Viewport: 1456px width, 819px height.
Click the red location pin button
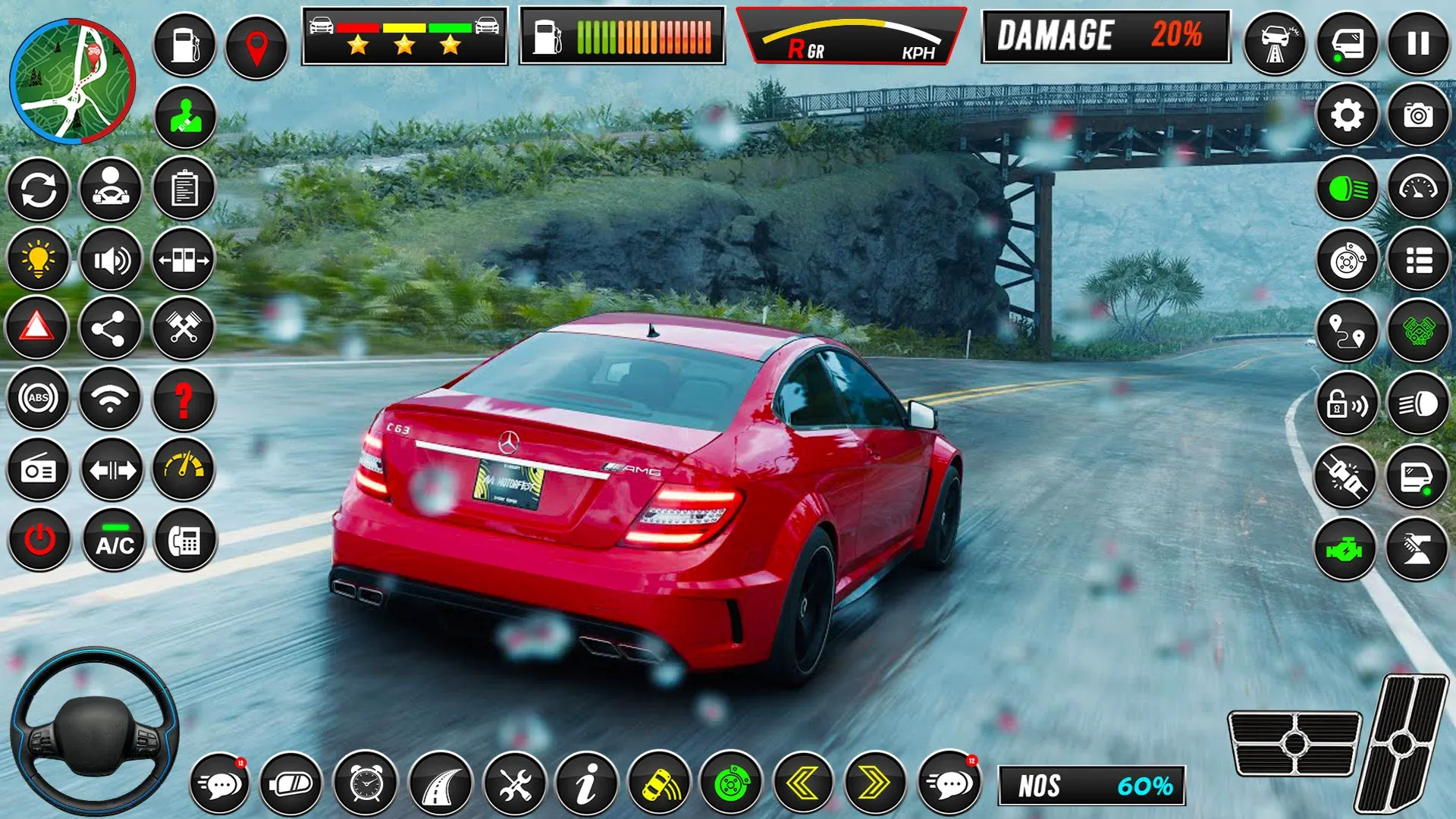(x=257, y=47)
